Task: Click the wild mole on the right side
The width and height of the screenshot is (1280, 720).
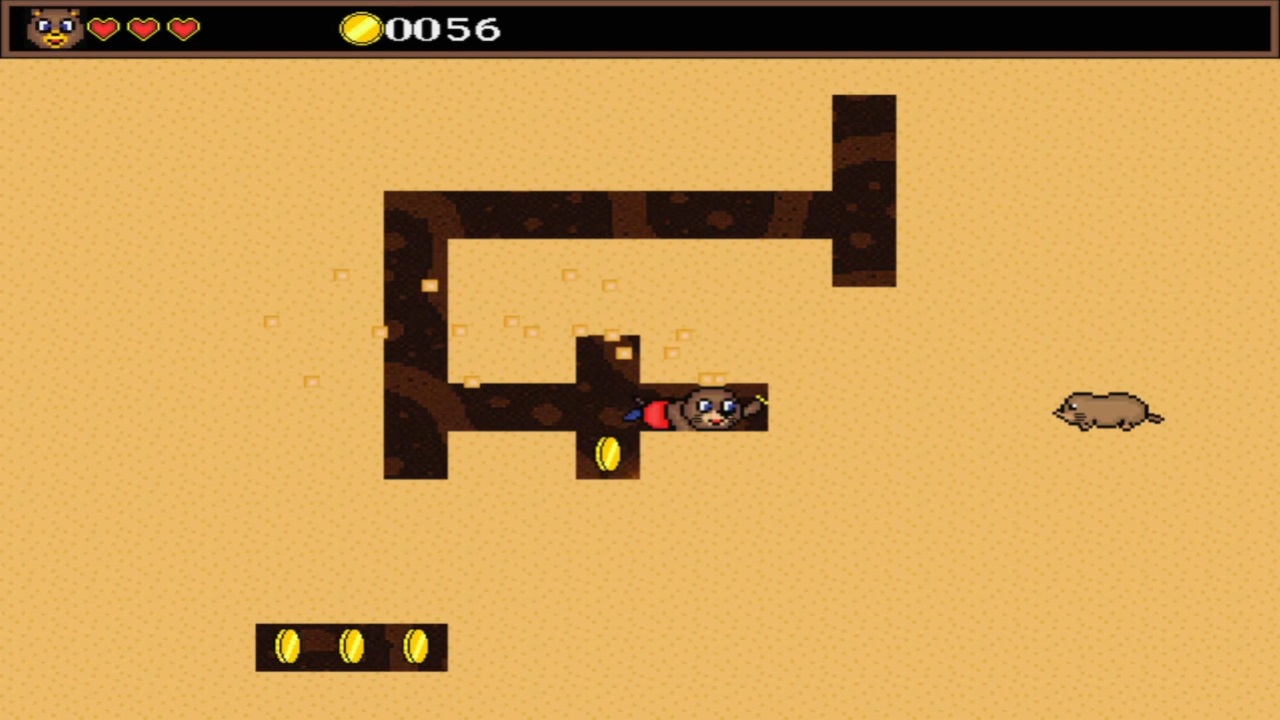Action: (1105, 412)
